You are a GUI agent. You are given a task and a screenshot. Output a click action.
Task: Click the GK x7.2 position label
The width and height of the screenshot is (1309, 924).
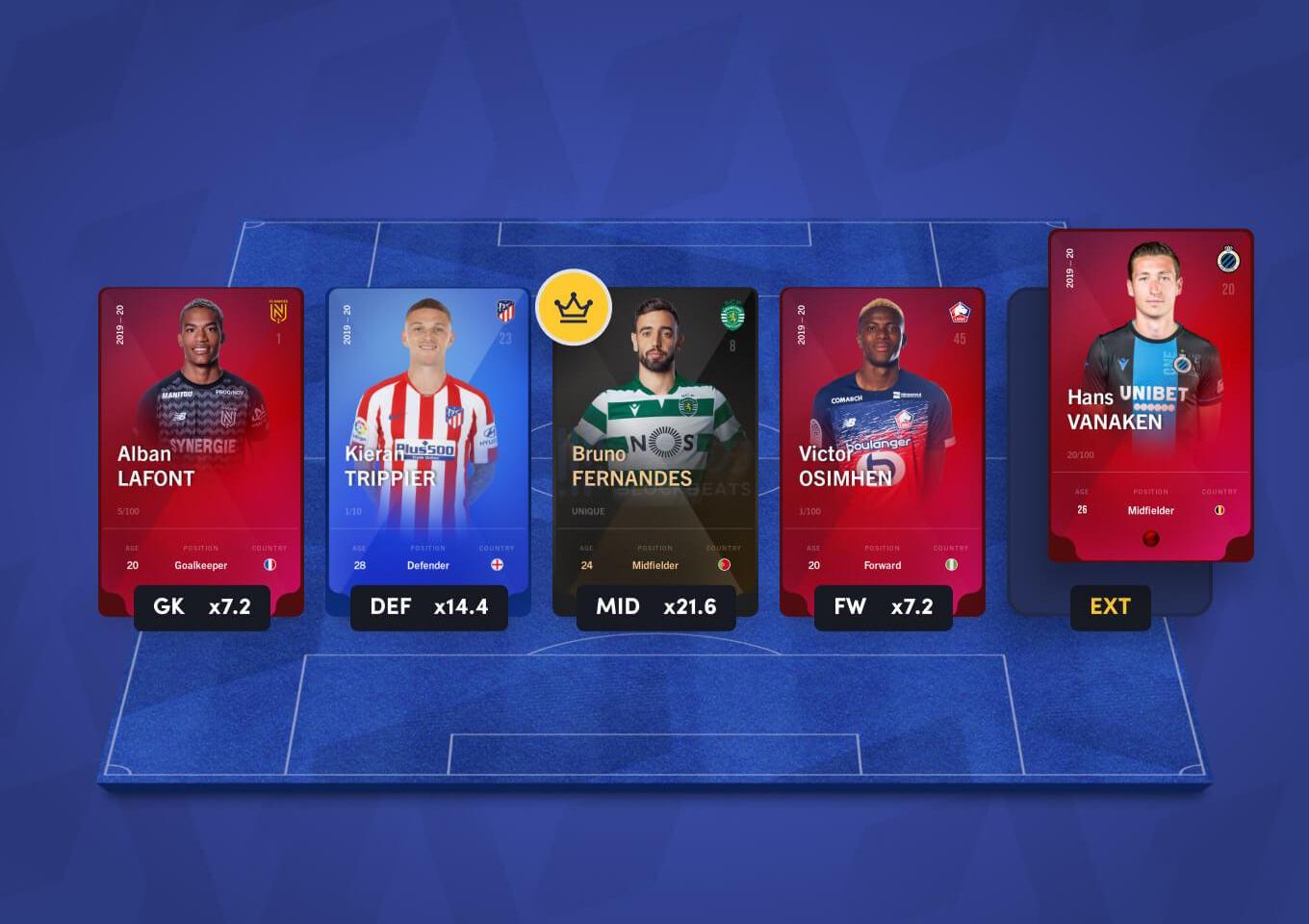click(202, 607)
